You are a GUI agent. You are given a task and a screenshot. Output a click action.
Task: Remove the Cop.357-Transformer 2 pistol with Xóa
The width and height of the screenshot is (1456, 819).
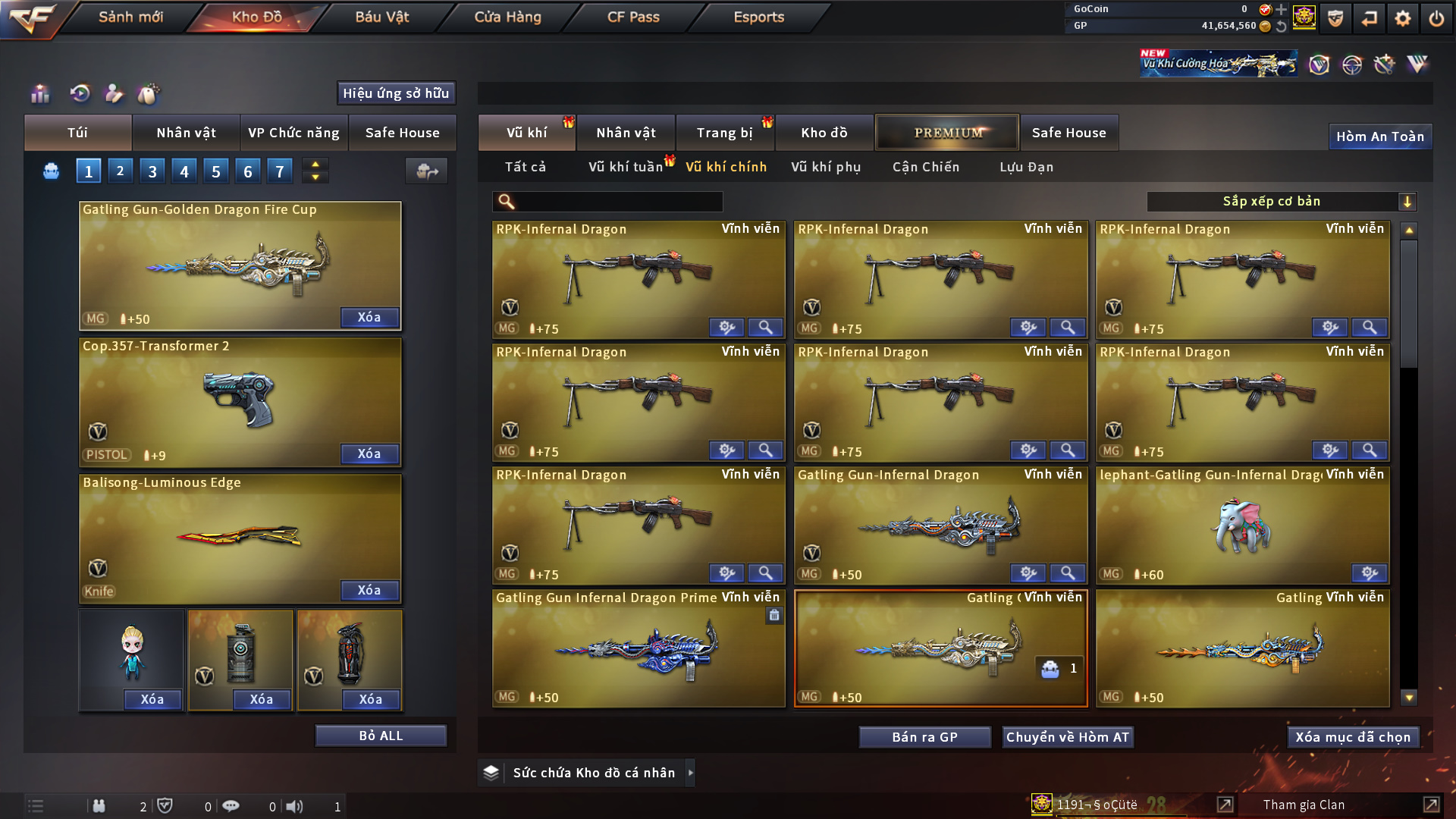[369, 453]
